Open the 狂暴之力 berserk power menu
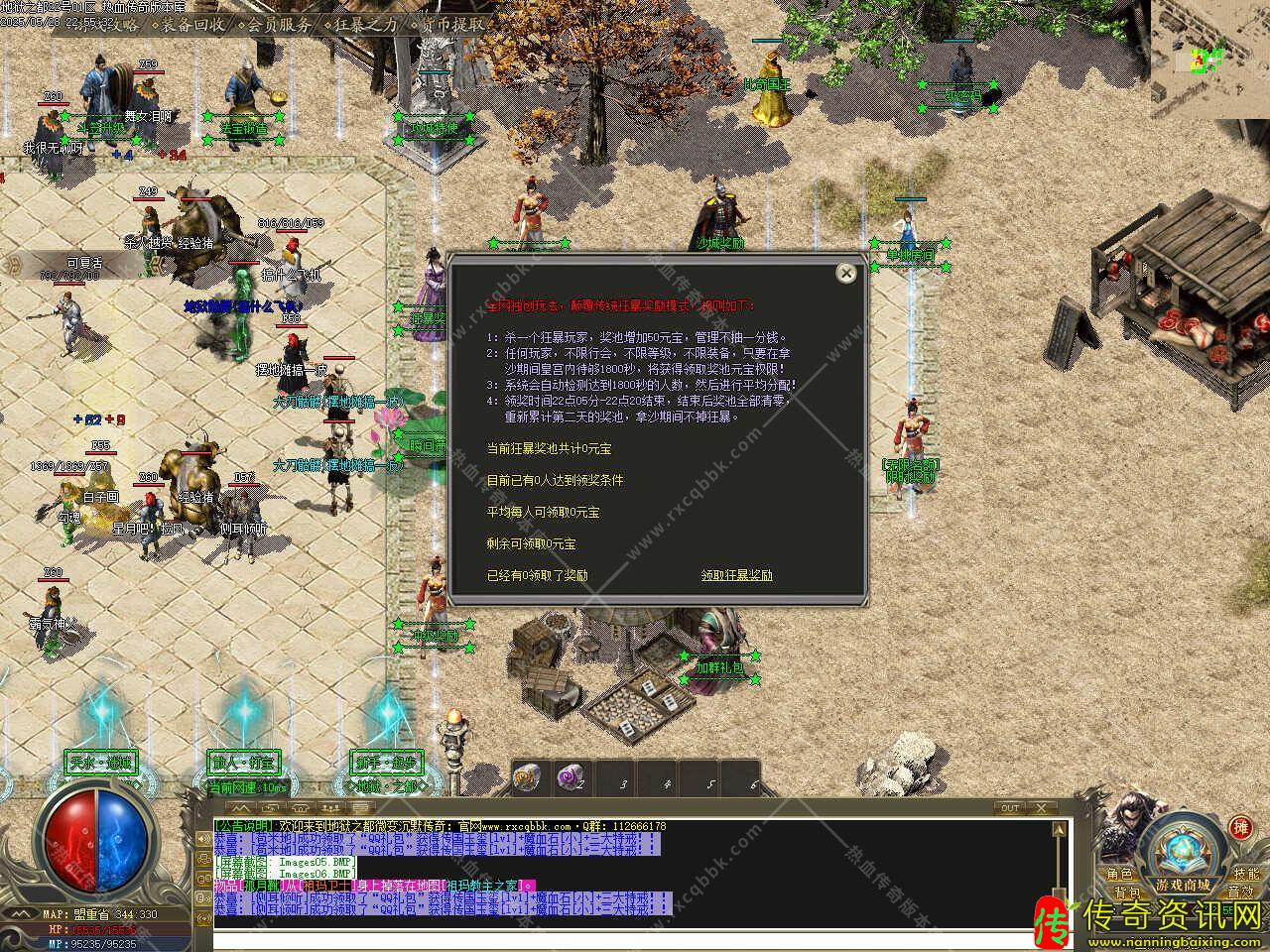This screenshot has width=1270, height=952. tap(365, 25)
